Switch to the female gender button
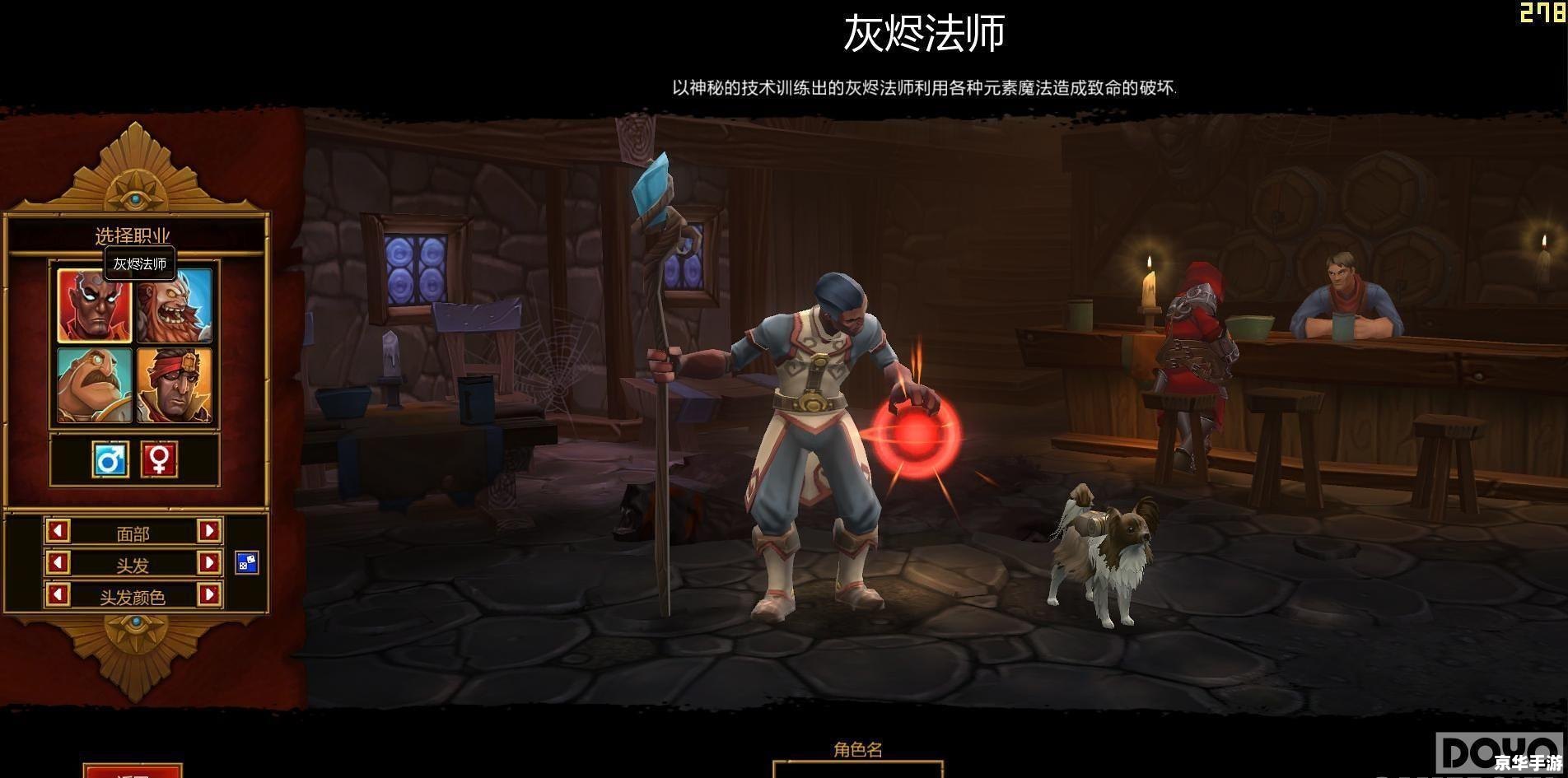Viewport: 1568px width, 778px height. click(x=159, y=459)
